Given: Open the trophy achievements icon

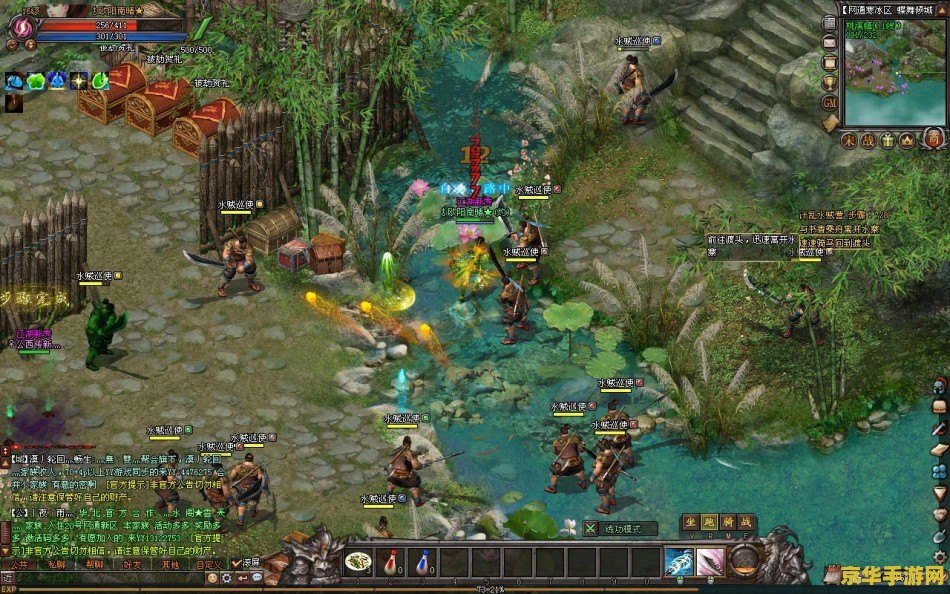Looking at the screenshot, I should [x=829, y=82].
